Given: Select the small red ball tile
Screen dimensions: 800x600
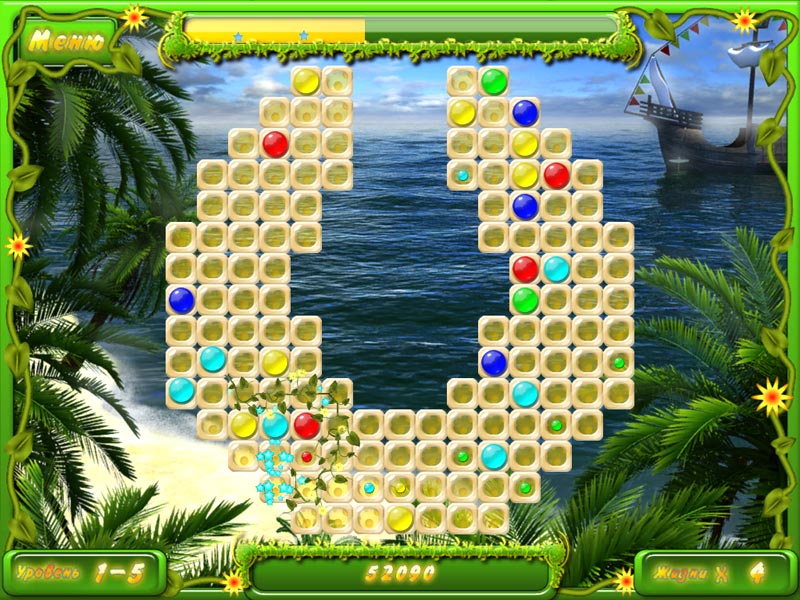Looking at the screenshot, I should [x=307, y=457].
